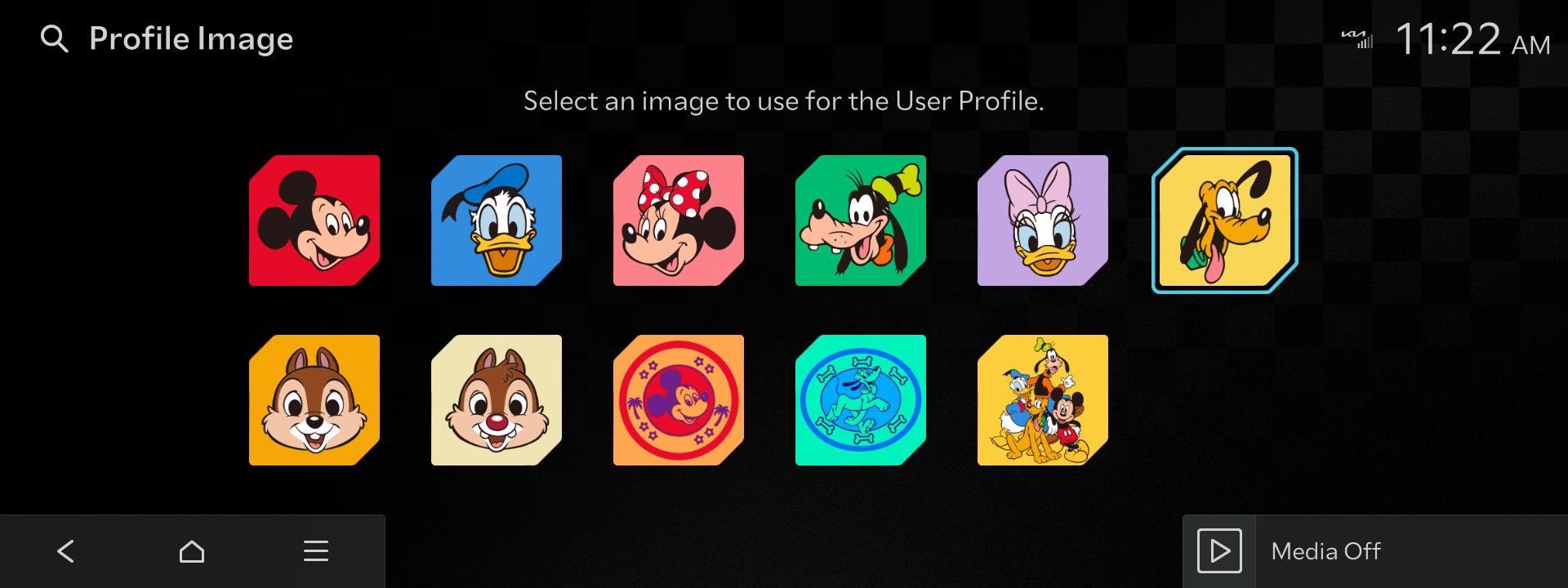This screenshot has height=588, width=1568.
Task: Choose the Daisy Duck profile image
Action: tap(1043, 220)
